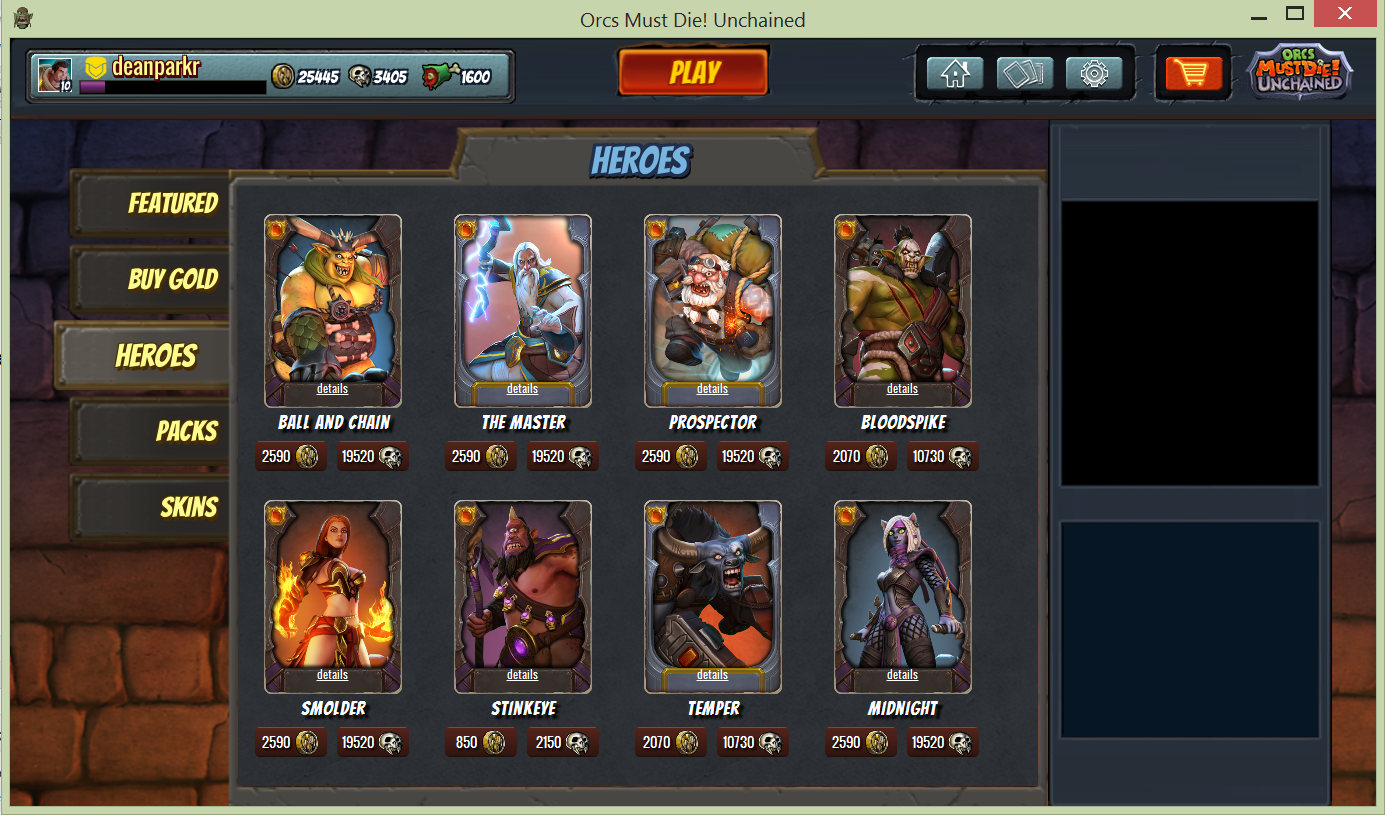Buy Stinkeye for 850 gold

click(x=480, y=743)
